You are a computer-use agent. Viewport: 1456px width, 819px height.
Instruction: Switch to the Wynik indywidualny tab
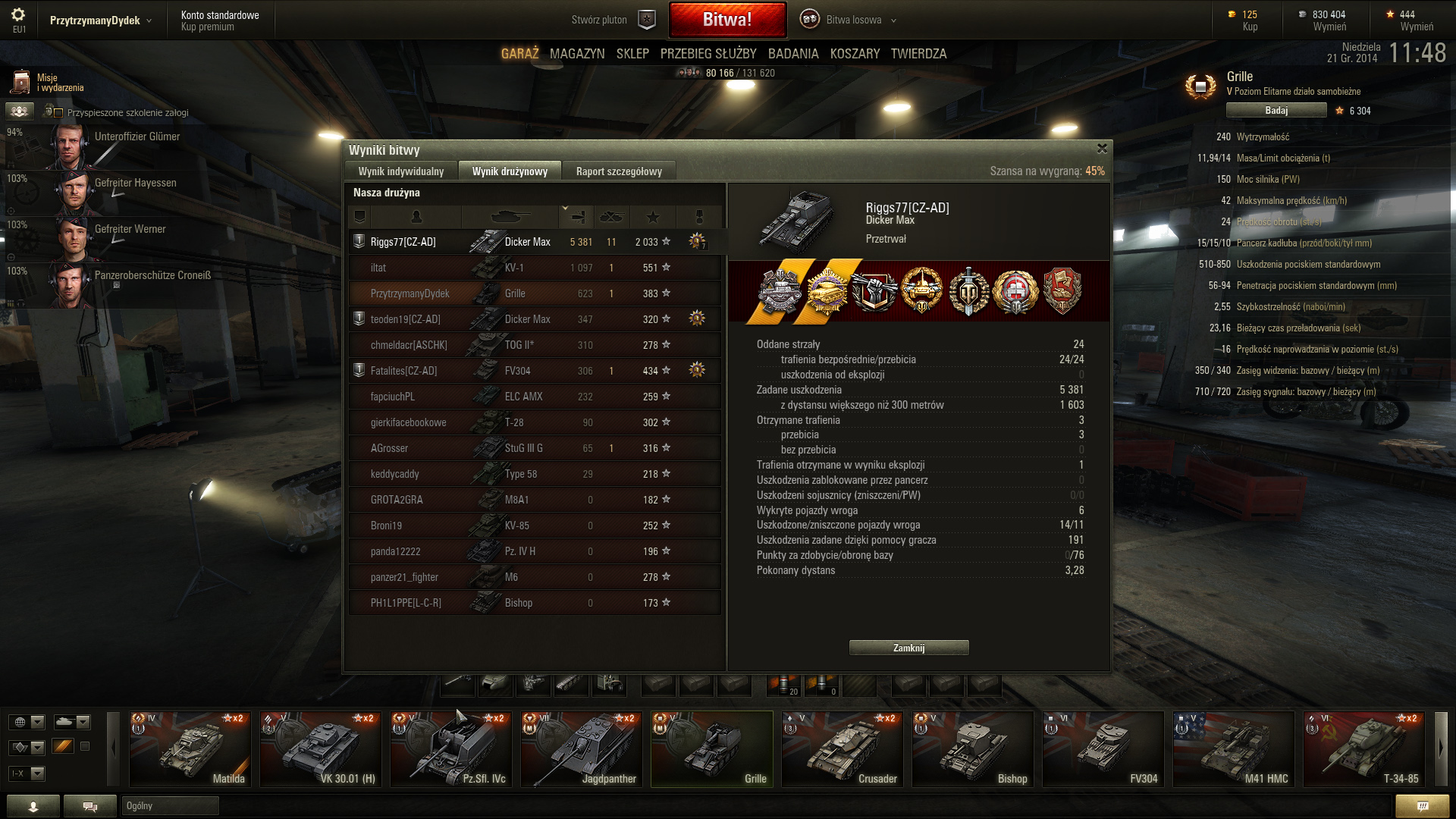(400, 171)
